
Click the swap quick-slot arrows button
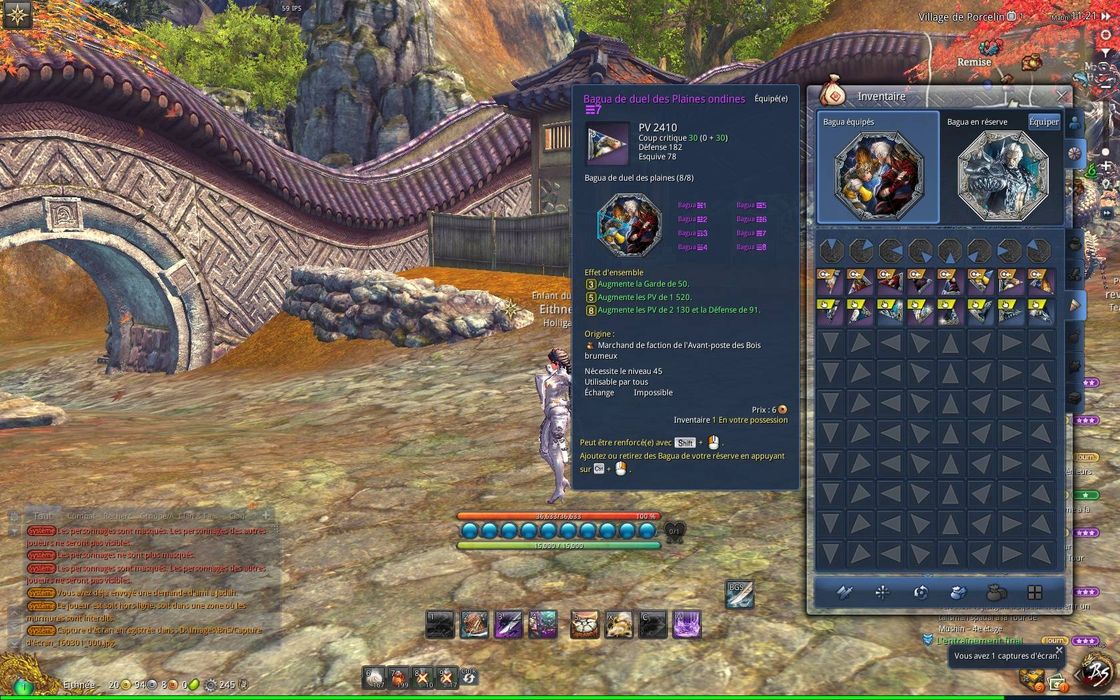pyautogui.click(x=469, y=677)
